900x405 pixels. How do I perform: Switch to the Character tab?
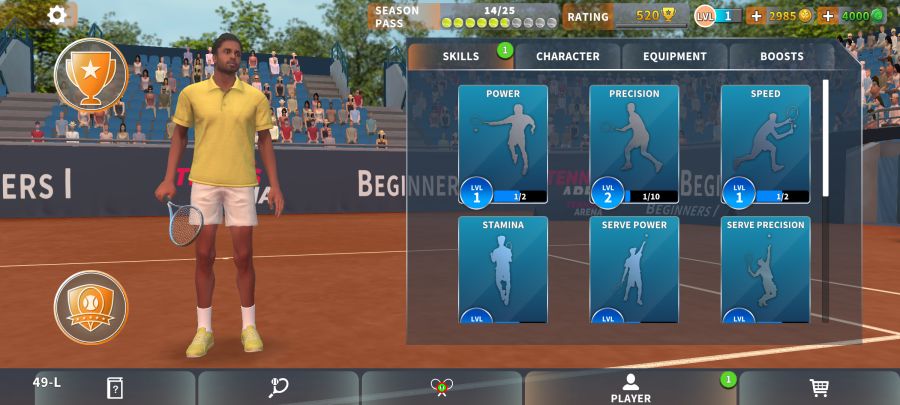tap(568, 57)
